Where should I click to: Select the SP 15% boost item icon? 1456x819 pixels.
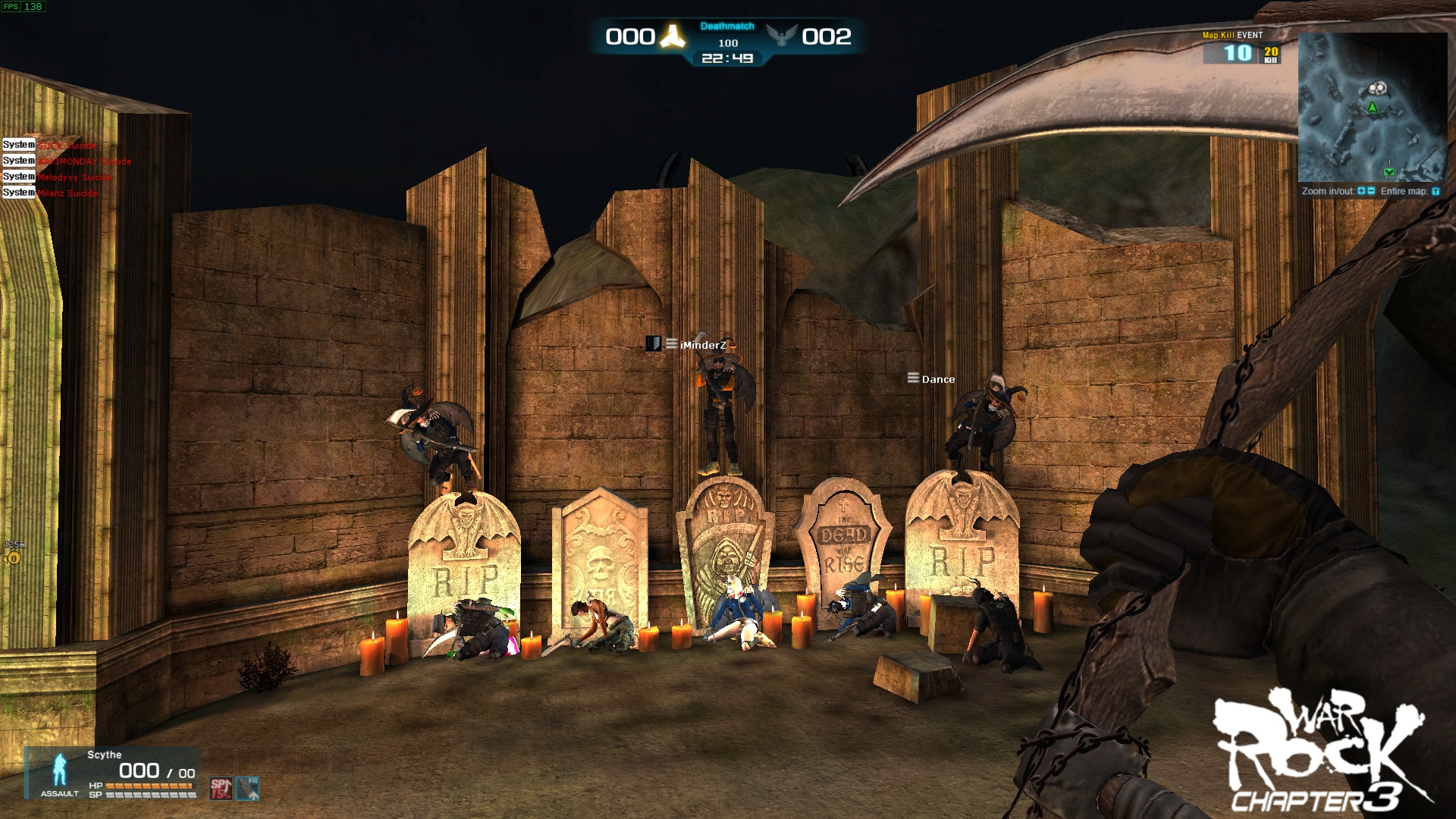[x=221, y=789]
